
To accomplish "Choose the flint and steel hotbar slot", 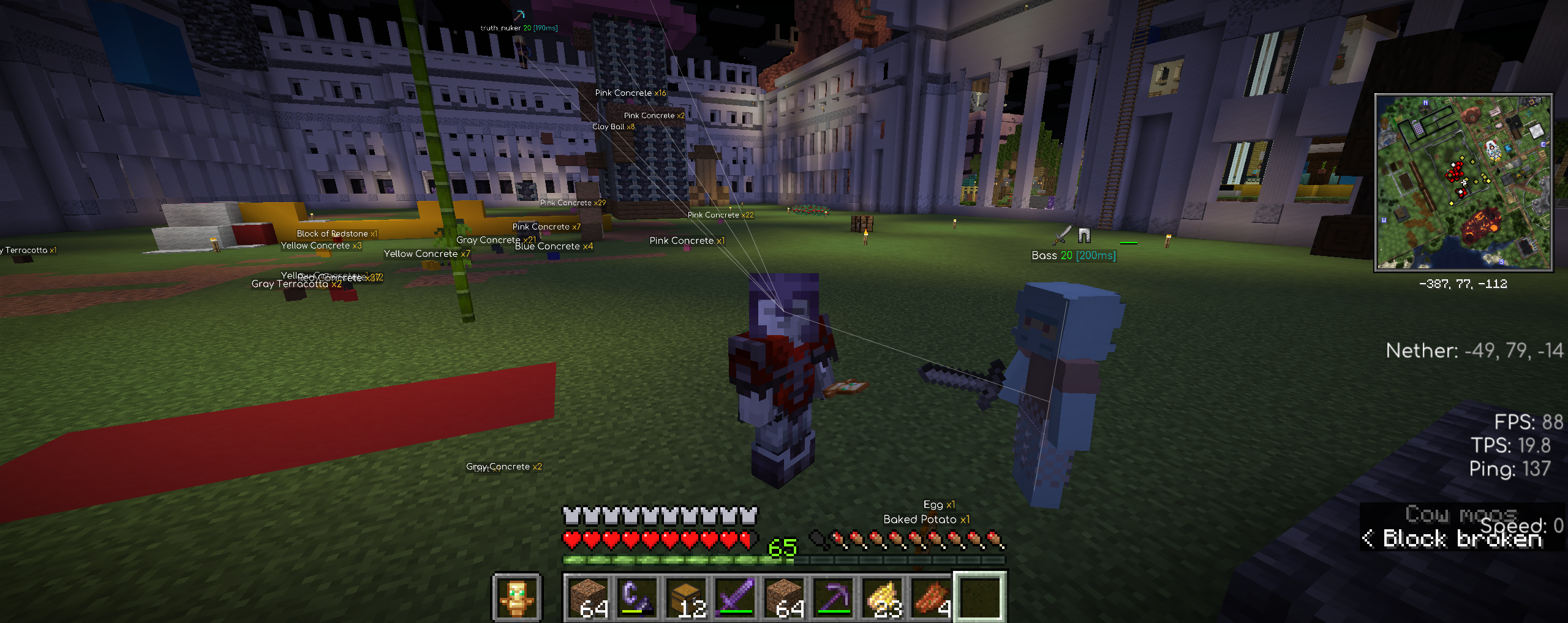I will [638, 597].
